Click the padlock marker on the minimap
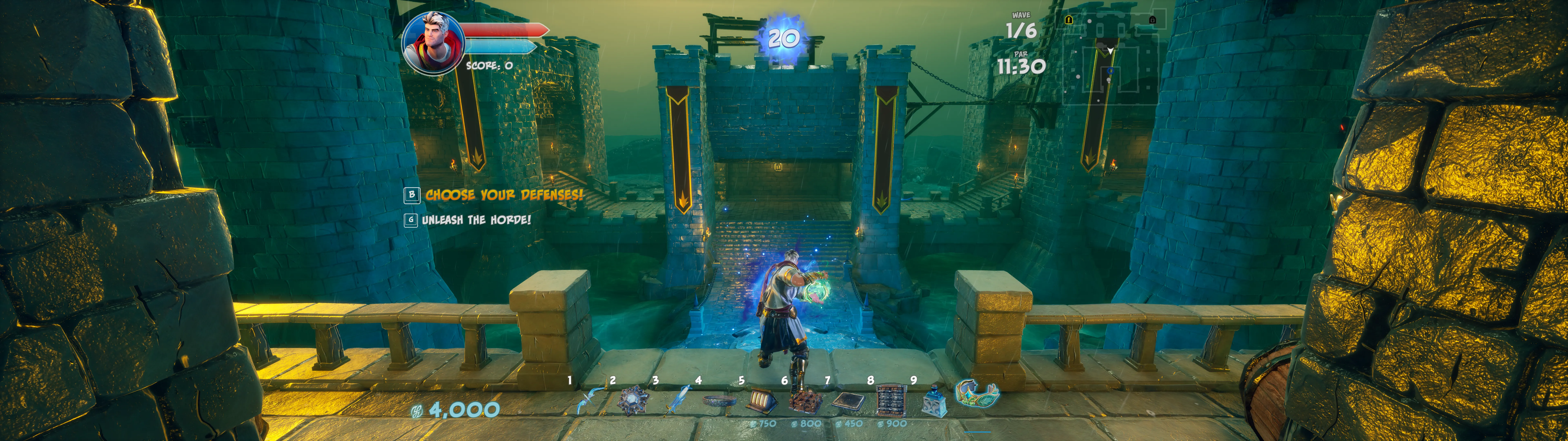 tap(1152, 20)
